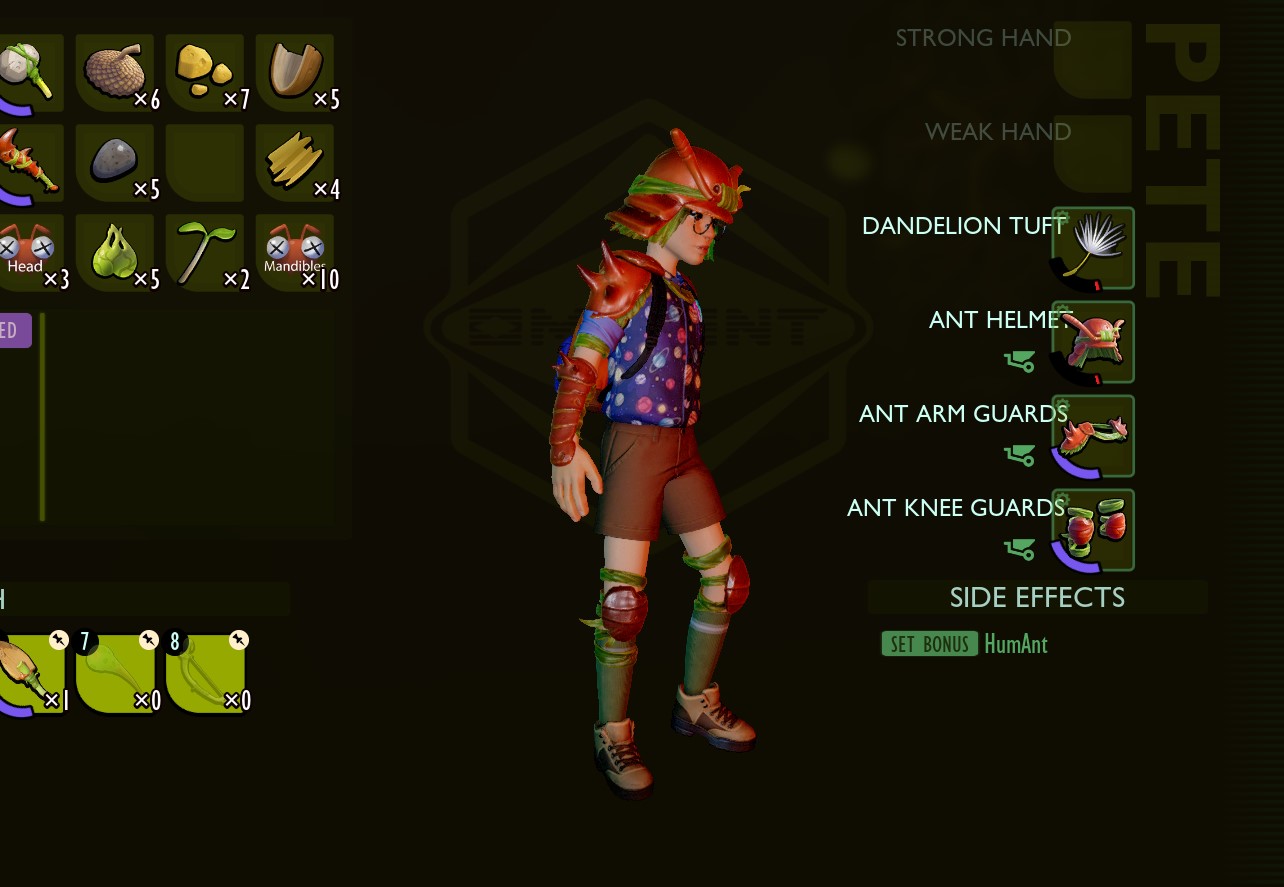Select the plant fiber stack of four
Viewport: 1284px width, 887px height.
tap(295, 162)
